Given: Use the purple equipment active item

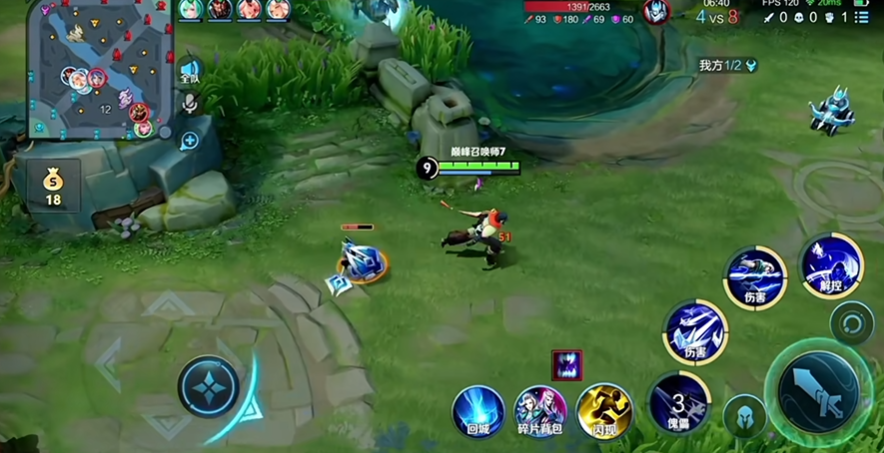Looking at the screenshot, I should click(566, 365).
